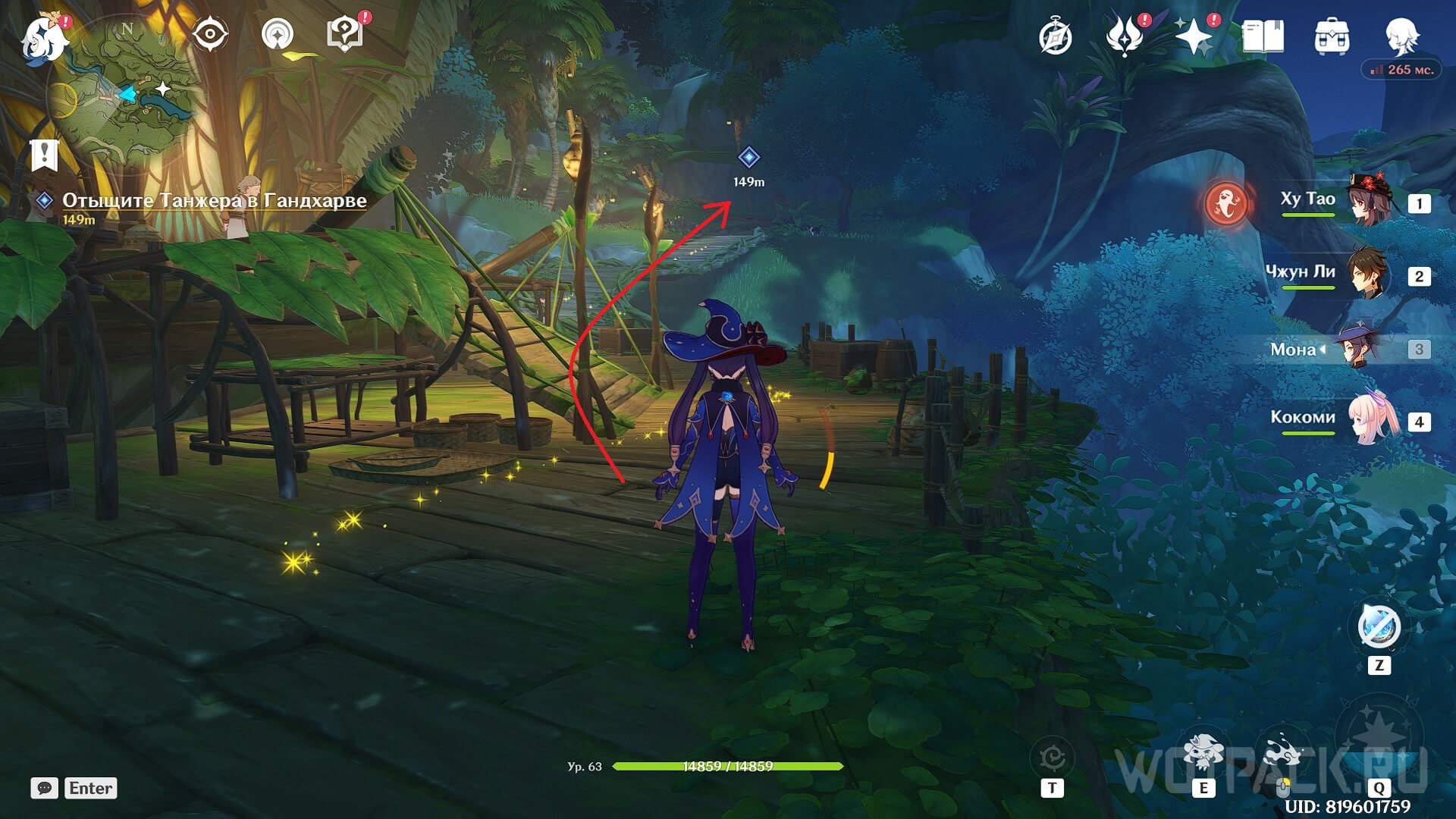Use the gadget bound to Z
Screen dimensions: 1456x819
(1379, 628)
